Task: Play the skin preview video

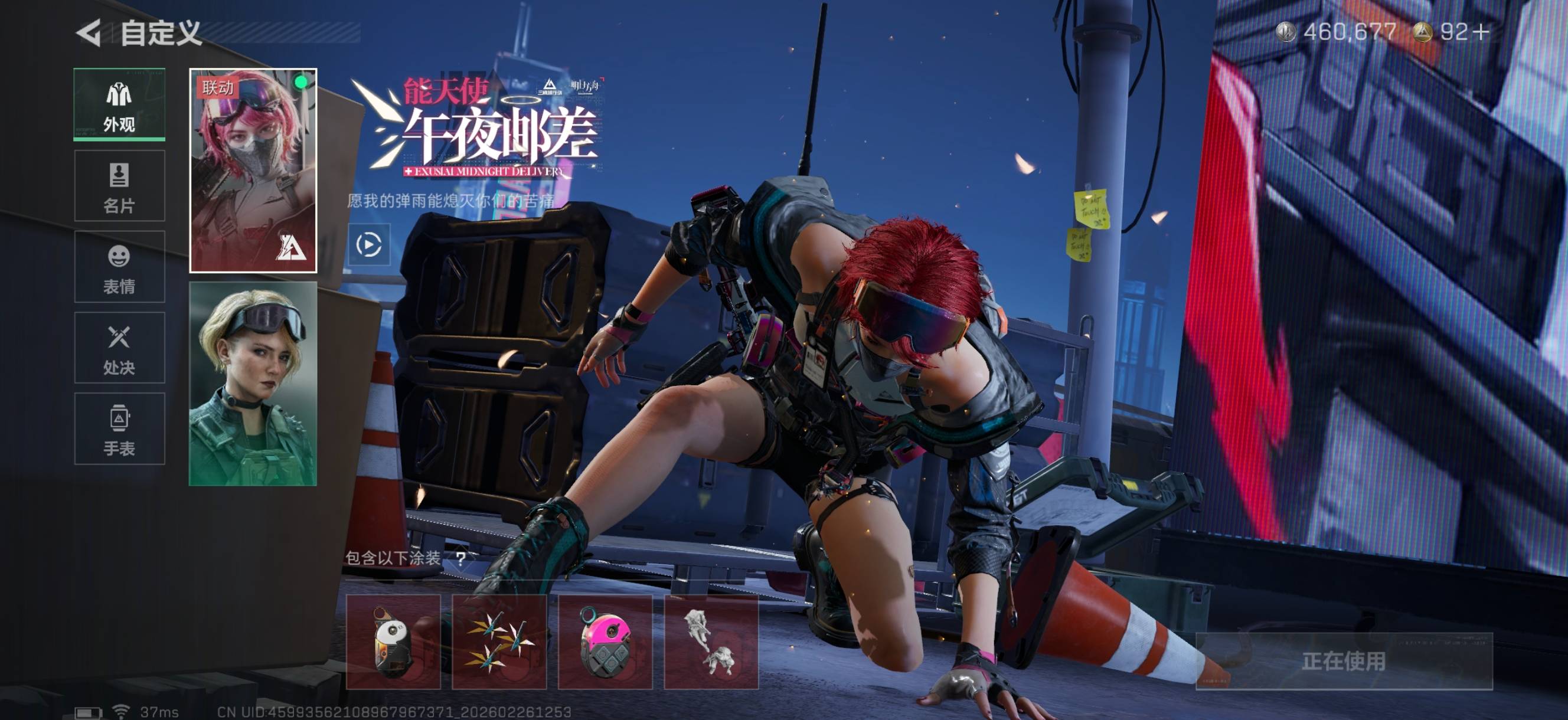Action: point(369,245)
